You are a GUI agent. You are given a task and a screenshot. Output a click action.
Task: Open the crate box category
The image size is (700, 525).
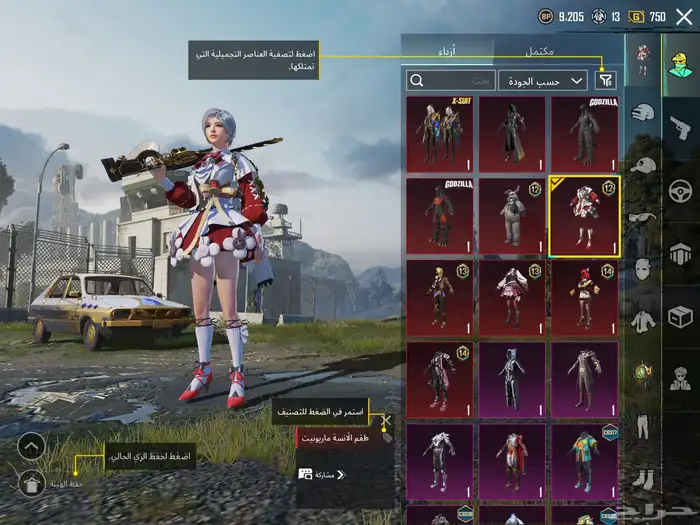pyautogui.click(x=681, y=316)
